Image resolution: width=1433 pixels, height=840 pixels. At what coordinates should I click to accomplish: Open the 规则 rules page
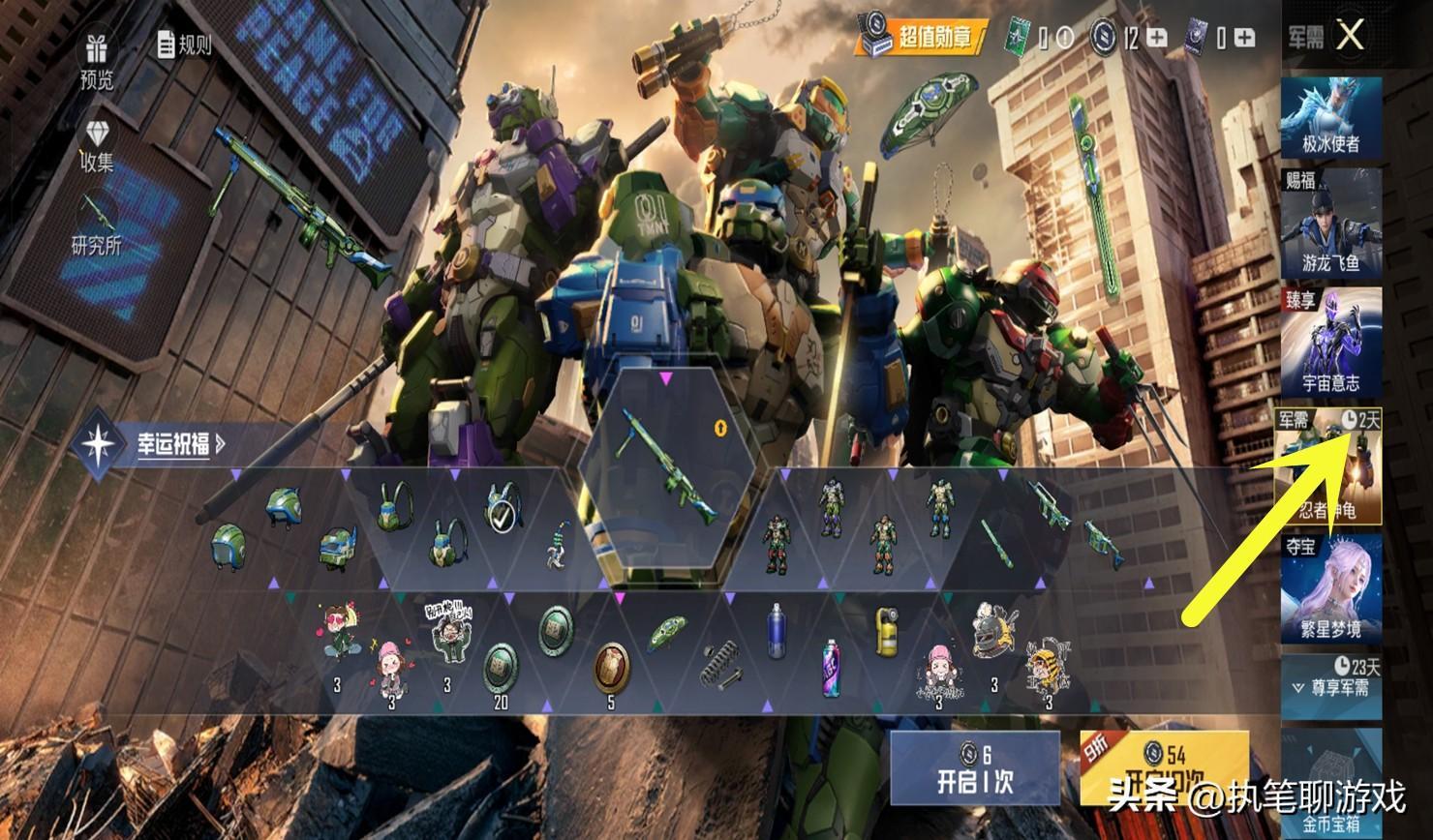click(x=183, y=44)
